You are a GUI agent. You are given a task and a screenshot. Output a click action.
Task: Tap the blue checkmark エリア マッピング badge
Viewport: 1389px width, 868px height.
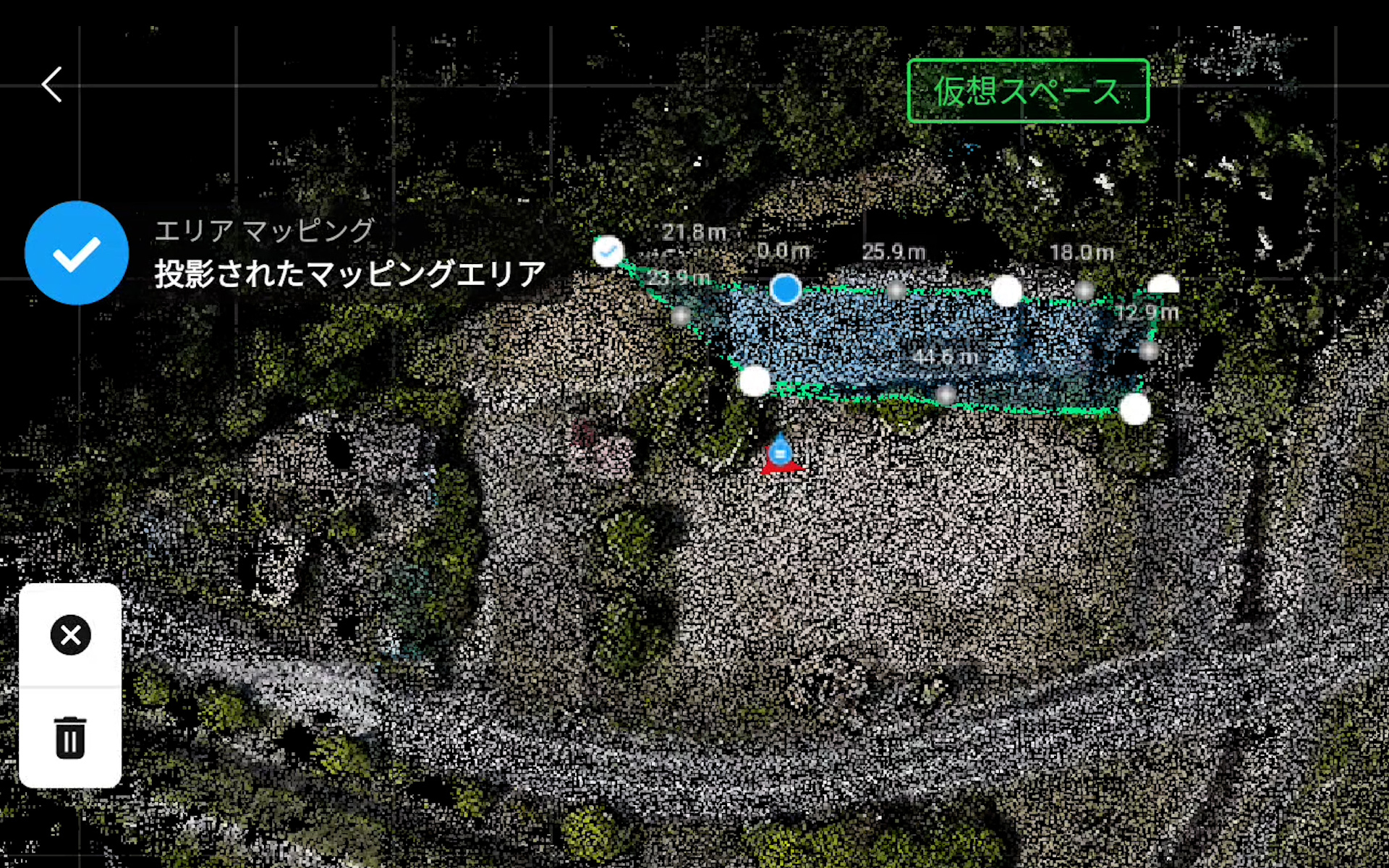77,253
